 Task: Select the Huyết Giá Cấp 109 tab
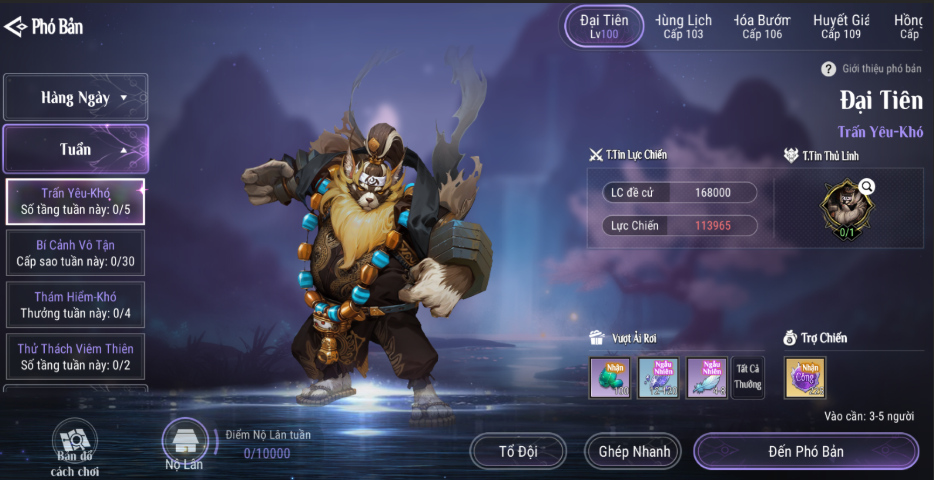tap(841, 26)
